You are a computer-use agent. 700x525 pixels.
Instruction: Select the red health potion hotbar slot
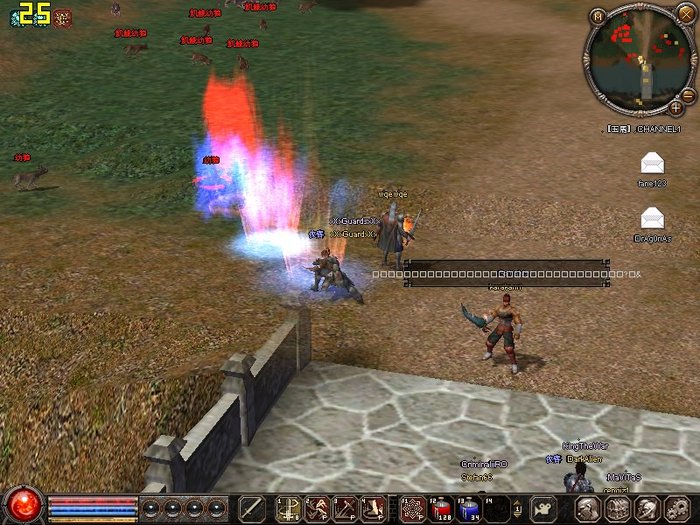(x=441, y=509)
